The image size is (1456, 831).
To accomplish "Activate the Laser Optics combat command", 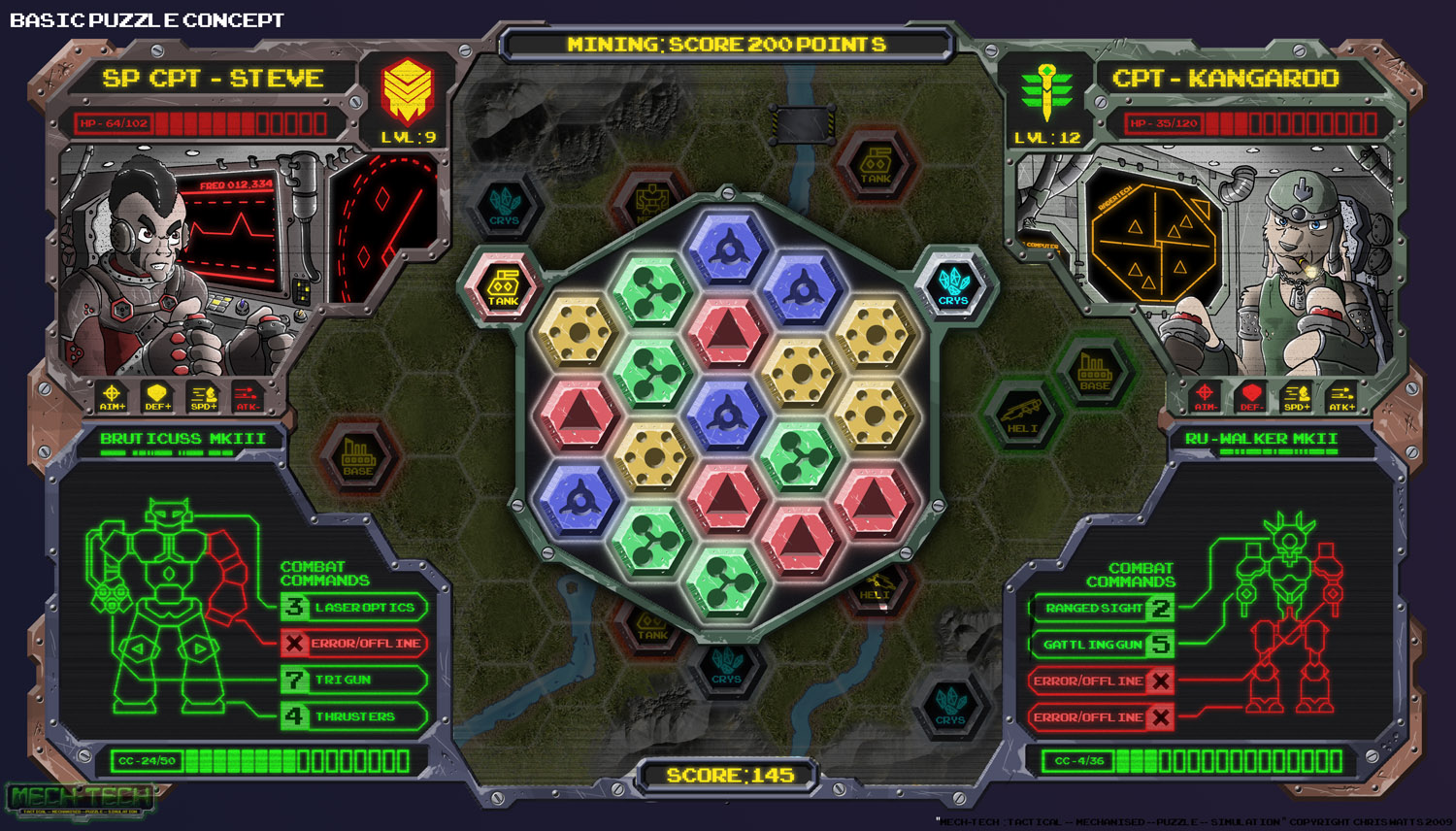I will (x=354, y=608).
